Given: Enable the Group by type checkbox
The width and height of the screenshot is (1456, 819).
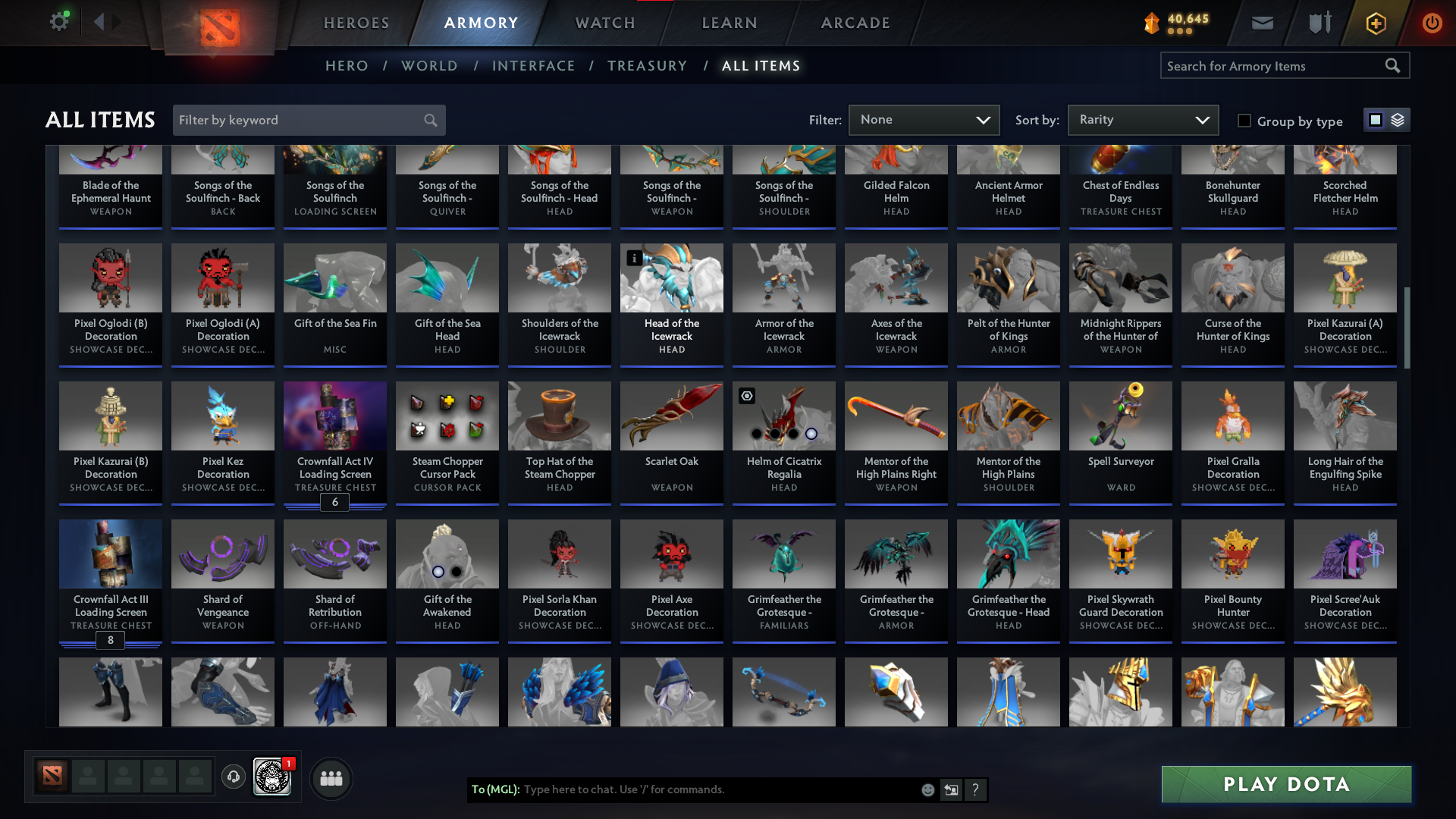Looking at the screenshot, I should [1244, 120].
